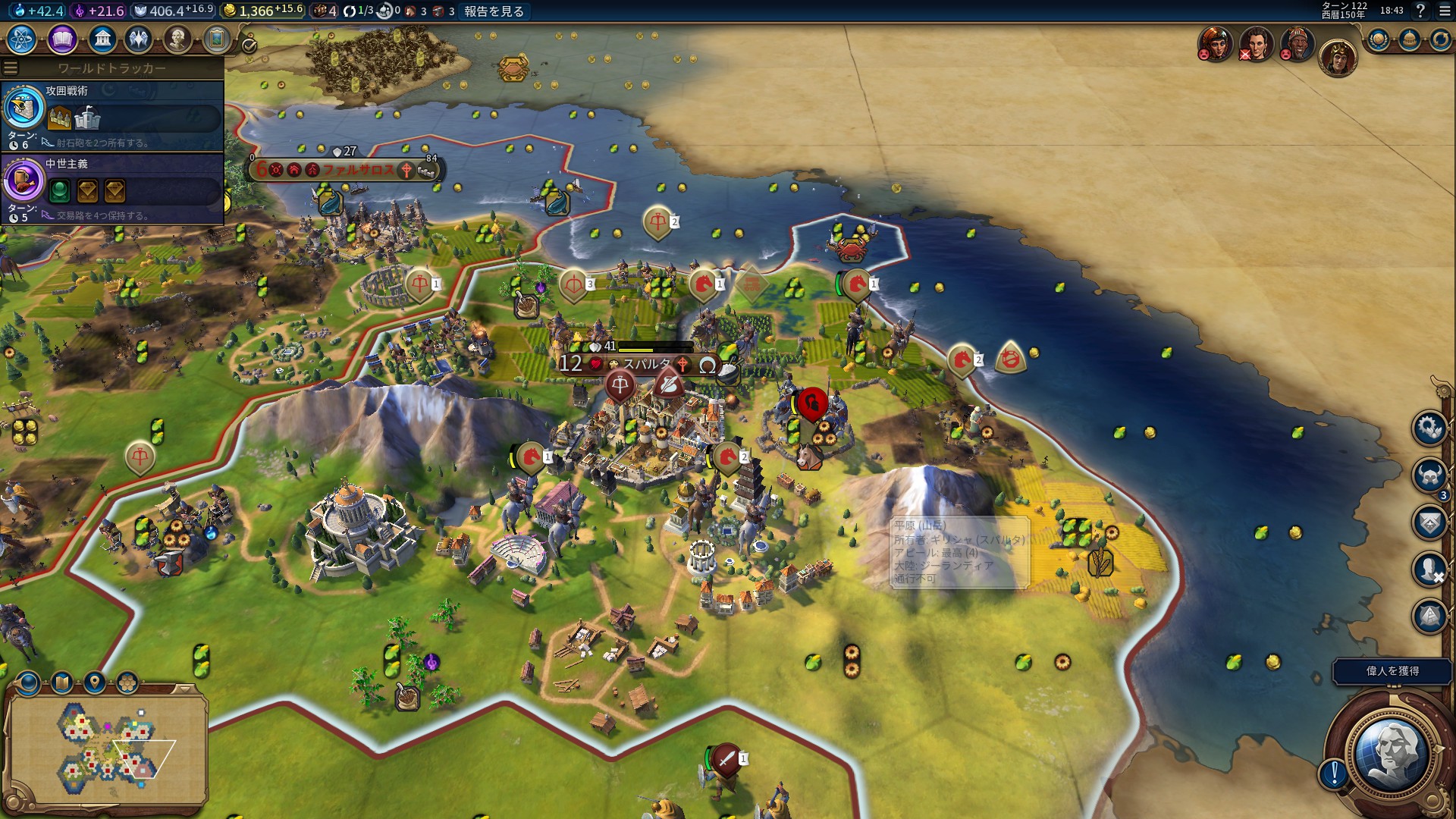Click the horned helmet notification with 3
The height and width of the screenshot is (819, 1456).
1429,475
